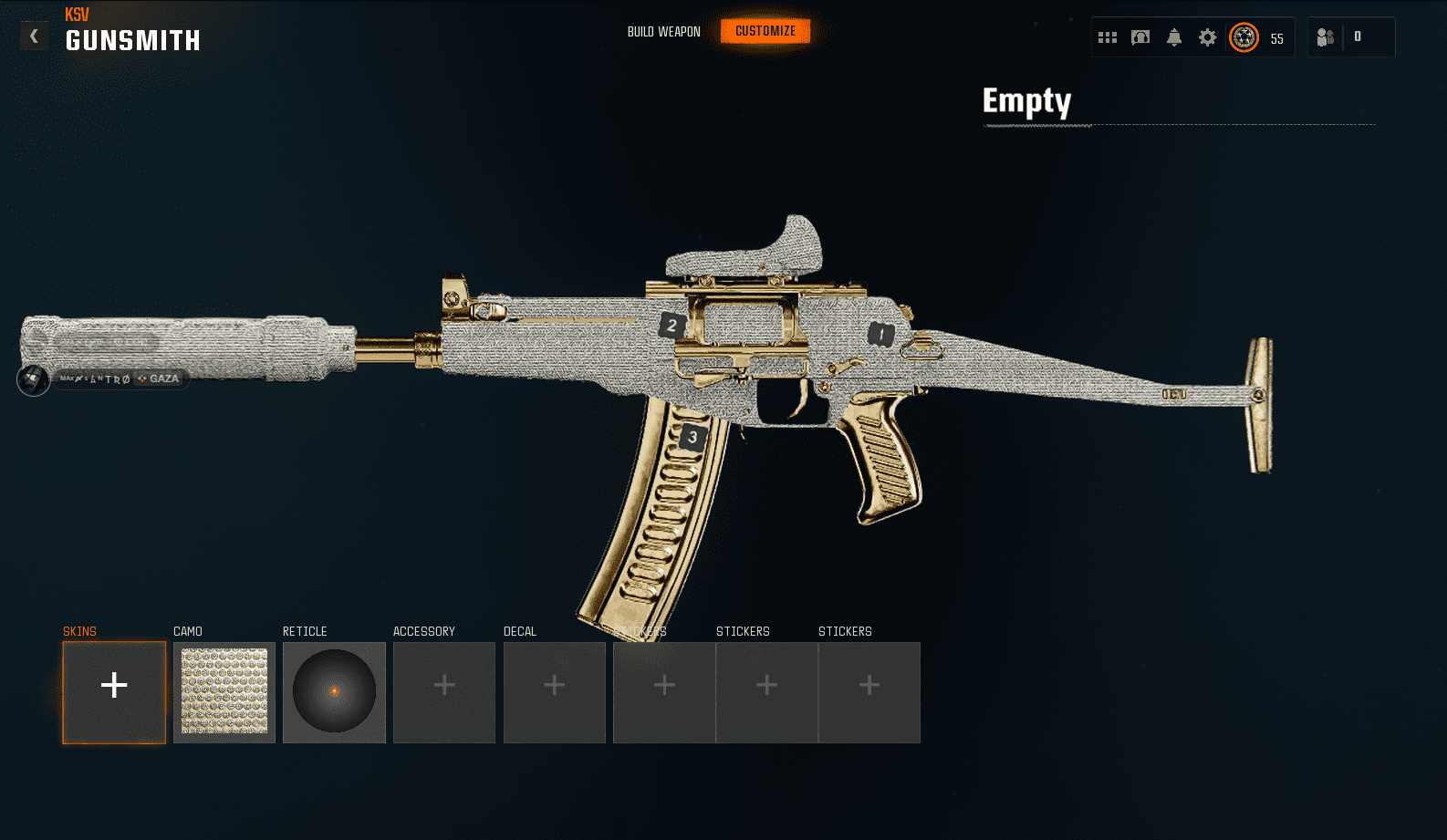The image size is (1447, 840).
Task: Choose the Reticle slot with orange dot
Action: (x=334, y=692)
